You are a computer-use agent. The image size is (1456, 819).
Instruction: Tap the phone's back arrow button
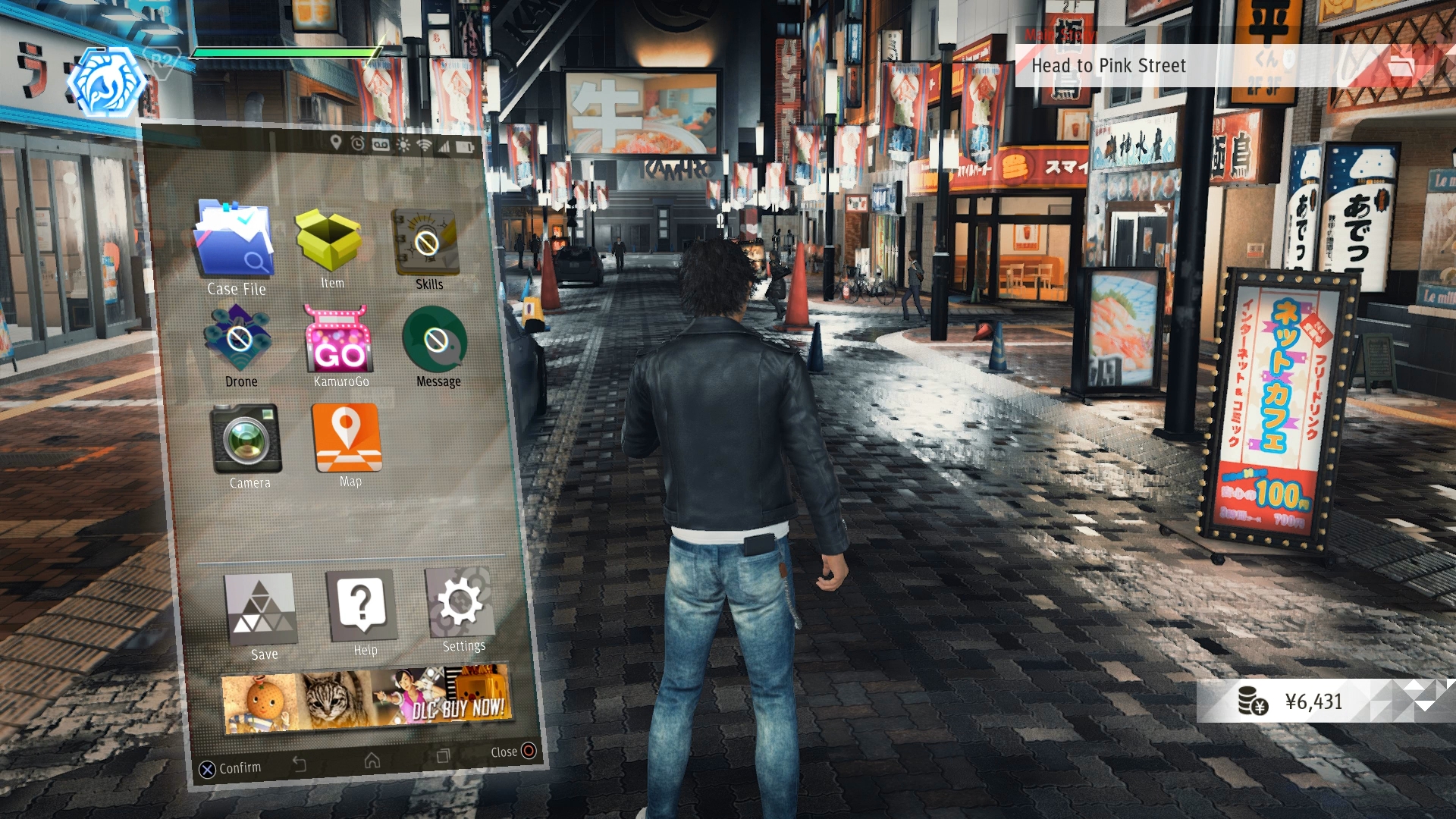tap(300, 764)
